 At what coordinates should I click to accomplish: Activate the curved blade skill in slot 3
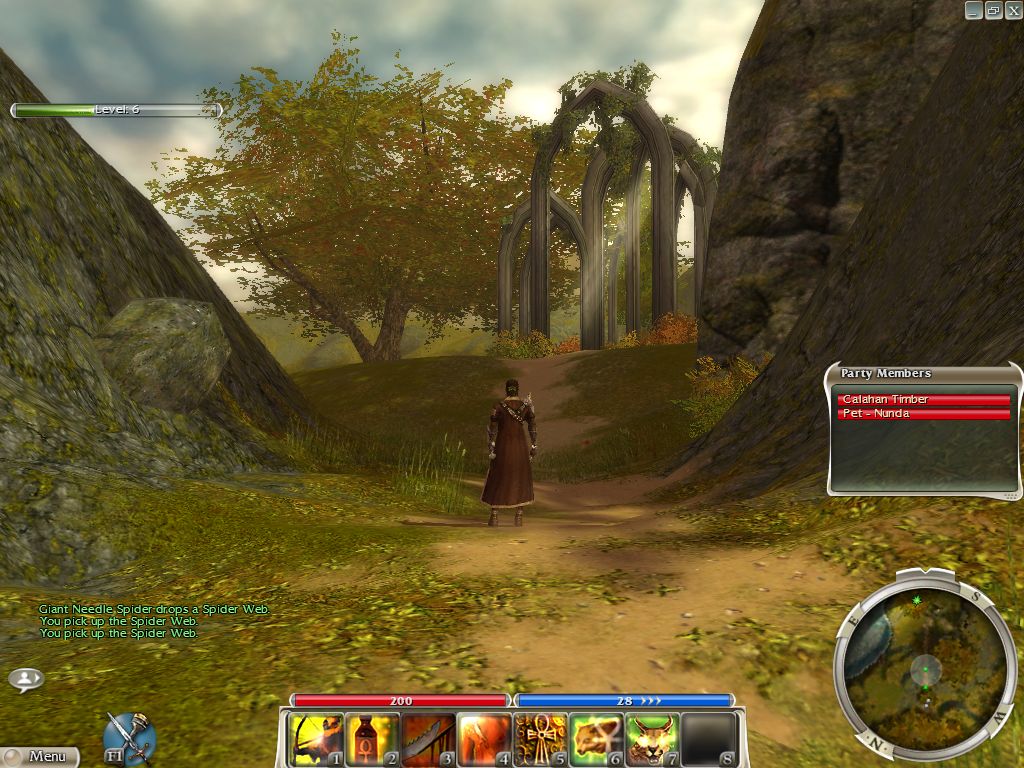click(x=428, y=739)
